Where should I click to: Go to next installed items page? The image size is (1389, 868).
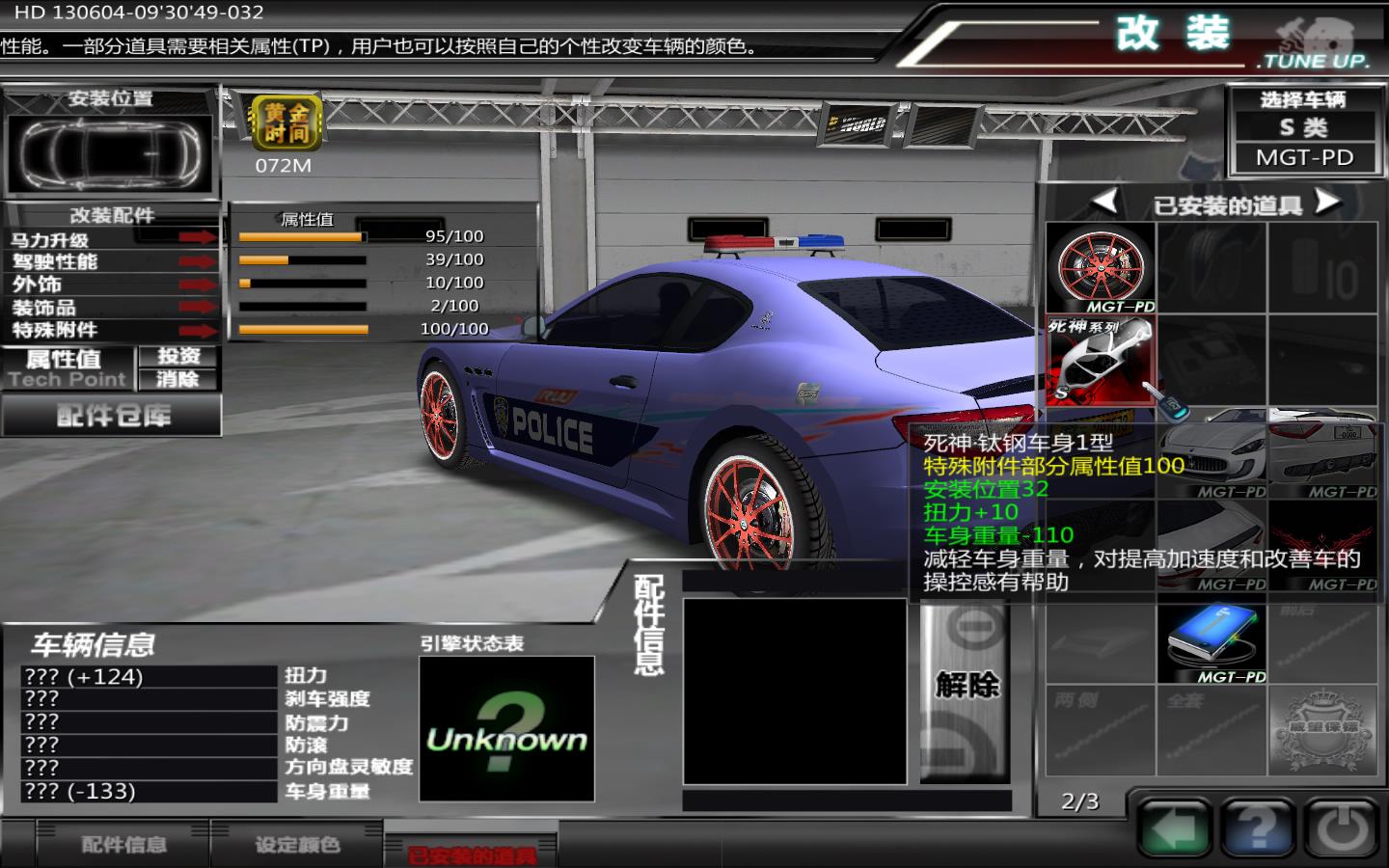1328,202
